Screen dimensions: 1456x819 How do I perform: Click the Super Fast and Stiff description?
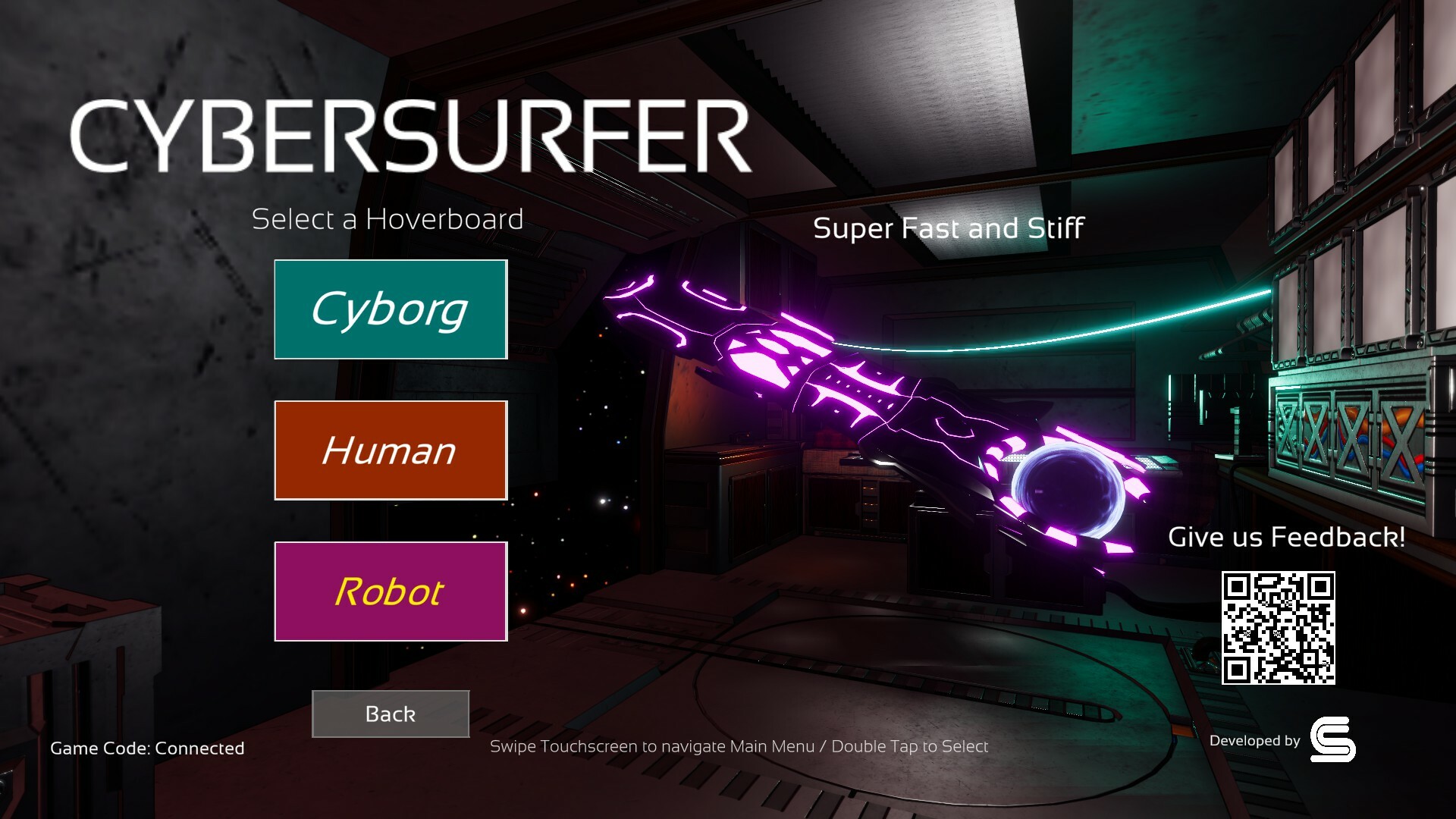pos(949,228)
